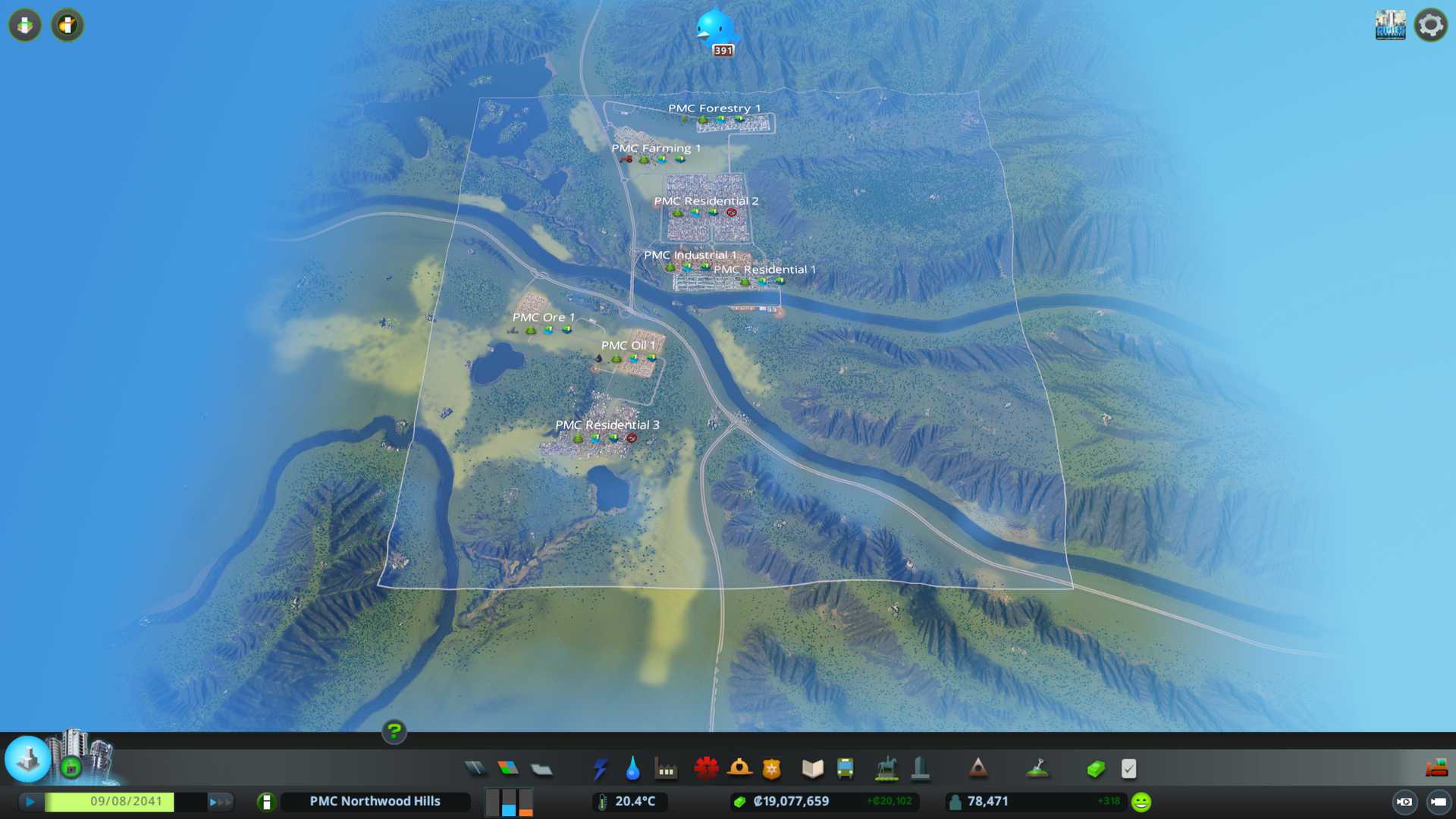Open the fire department helmet menu
1456x819 pixels.
tap(739, 769)
